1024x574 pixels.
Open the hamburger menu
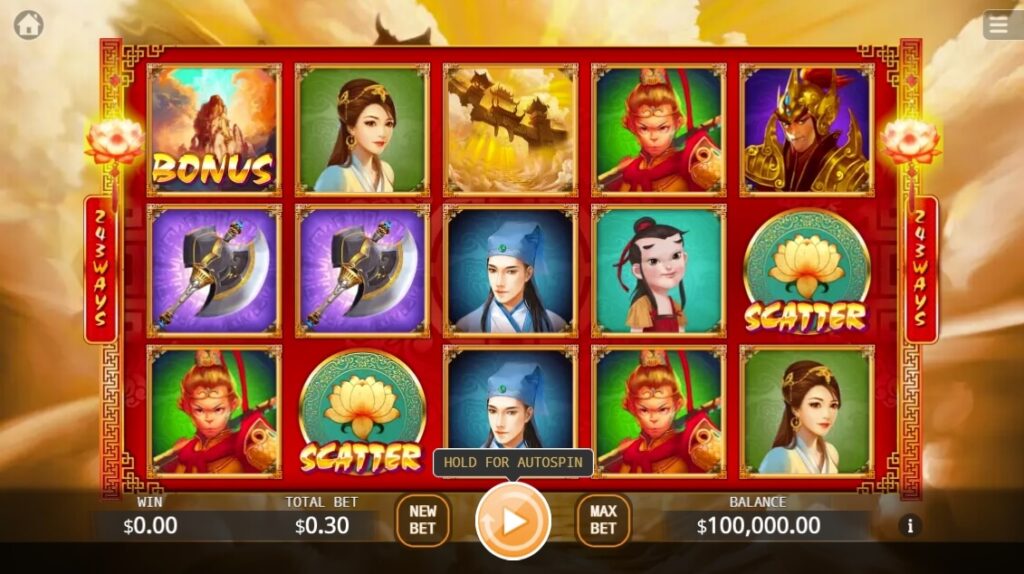[x=1002, y=25]
